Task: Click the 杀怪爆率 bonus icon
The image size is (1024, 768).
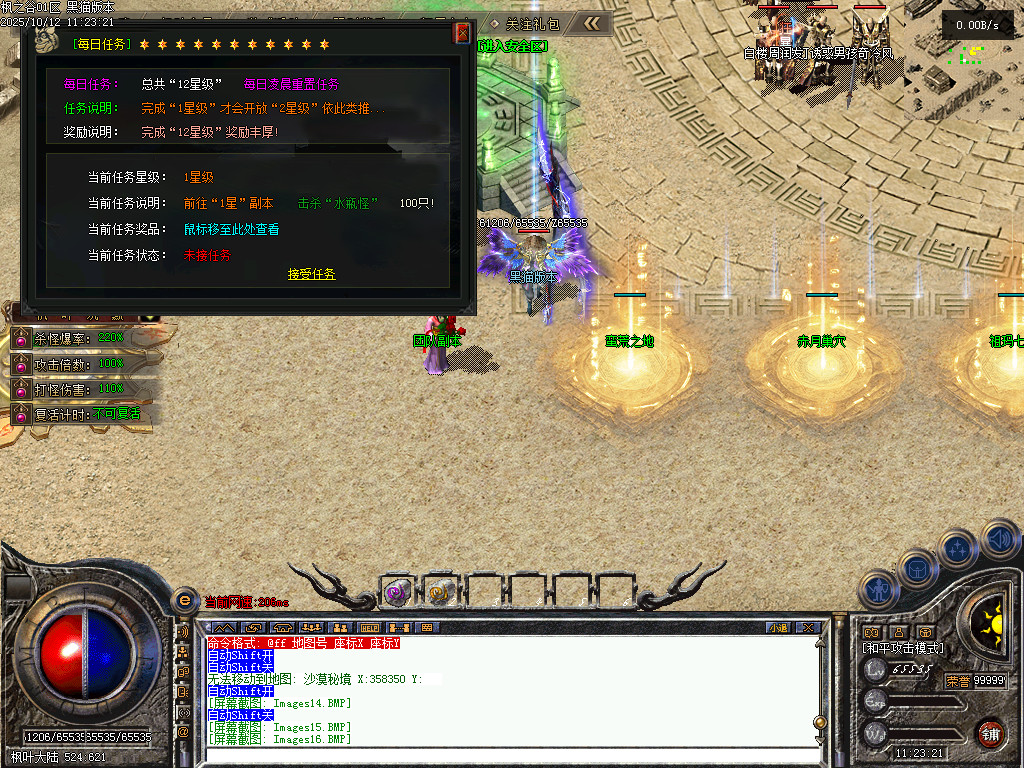Action: 19,338
